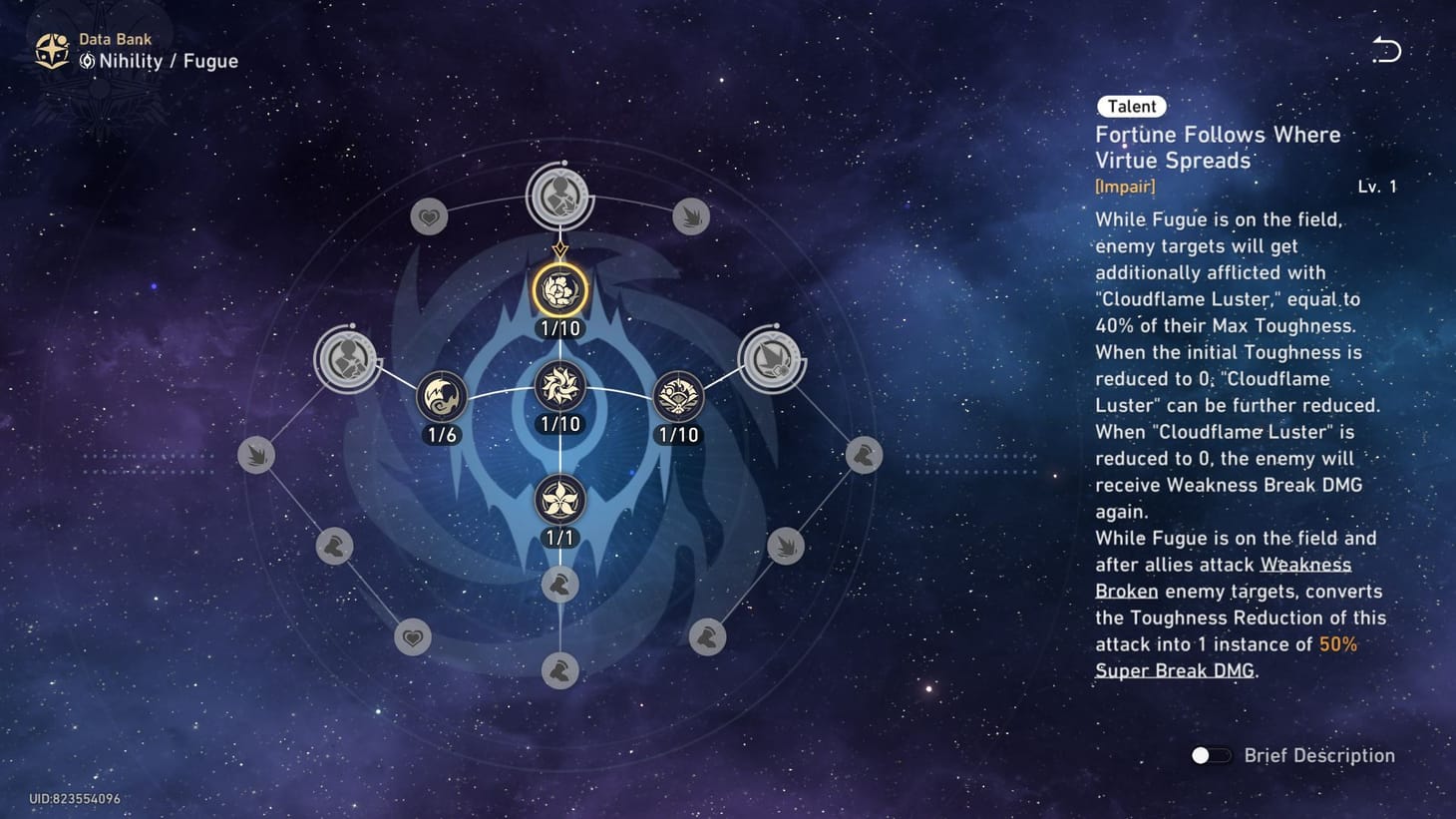Open the left major trace circle node

tap(348, 359)
